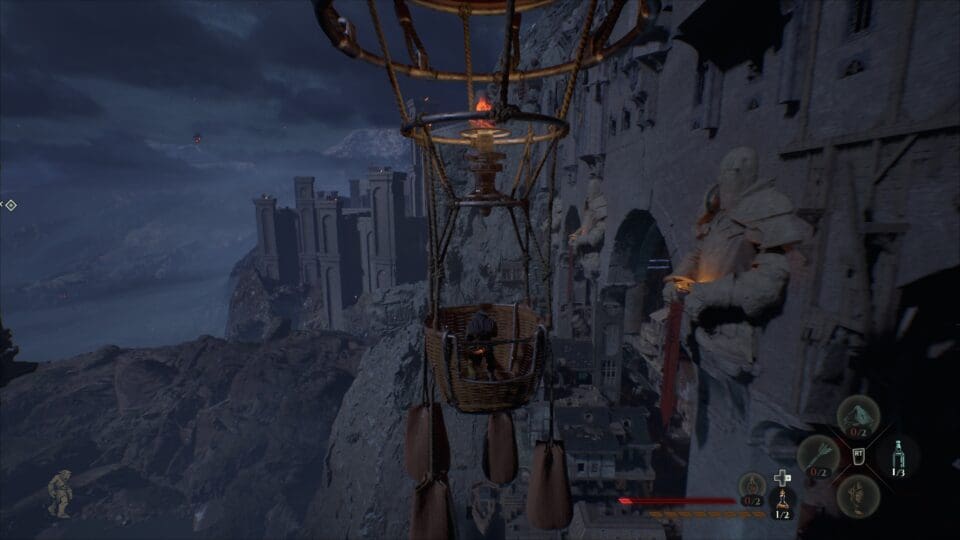Pick the bottom wheel slot with the bundle

coord(858,495)
